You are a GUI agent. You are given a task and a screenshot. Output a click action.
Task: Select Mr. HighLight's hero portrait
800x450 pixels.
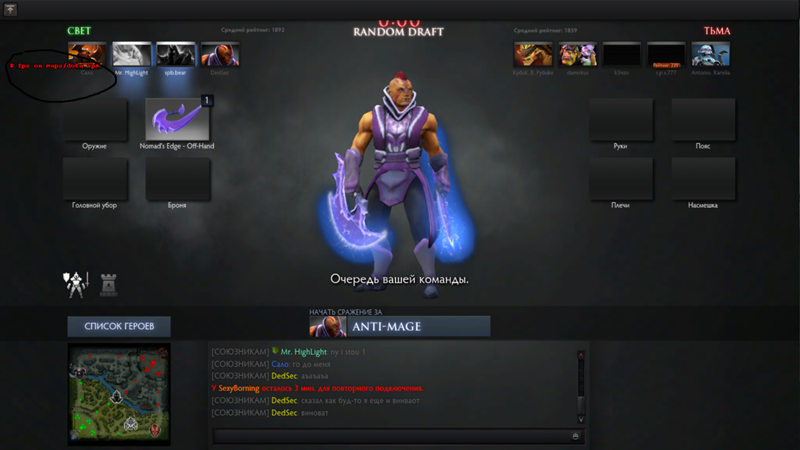131,54
